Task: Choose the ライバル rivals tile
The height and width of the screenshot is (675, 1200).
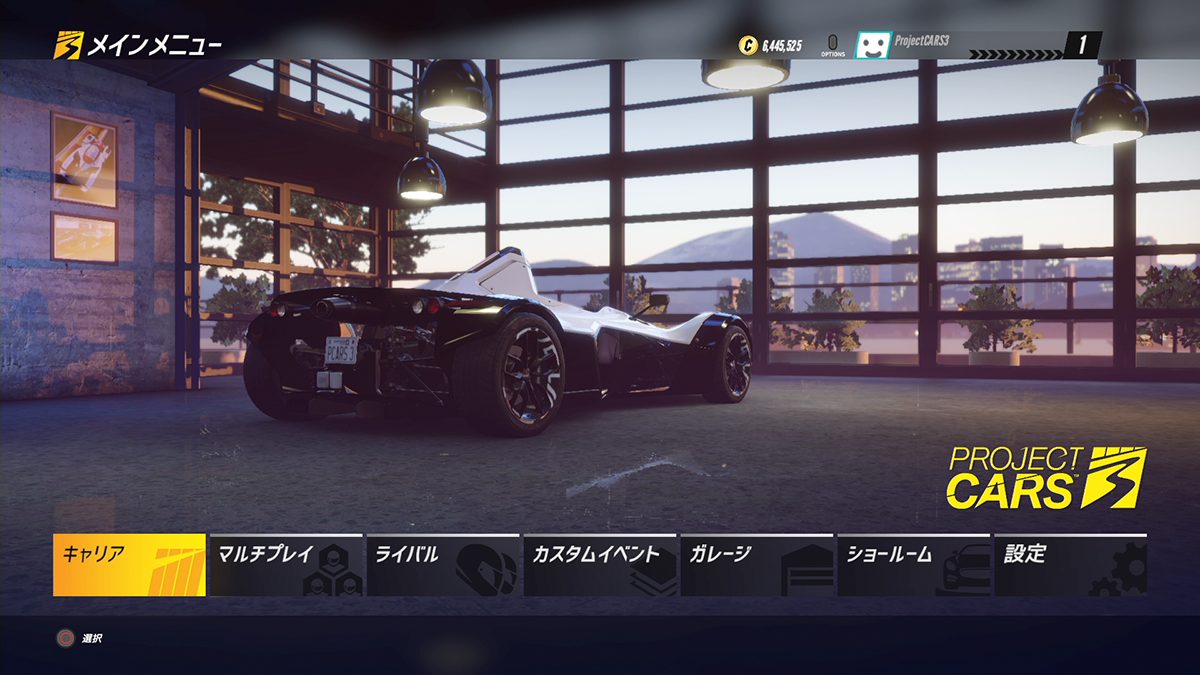Action: (443, 565)
